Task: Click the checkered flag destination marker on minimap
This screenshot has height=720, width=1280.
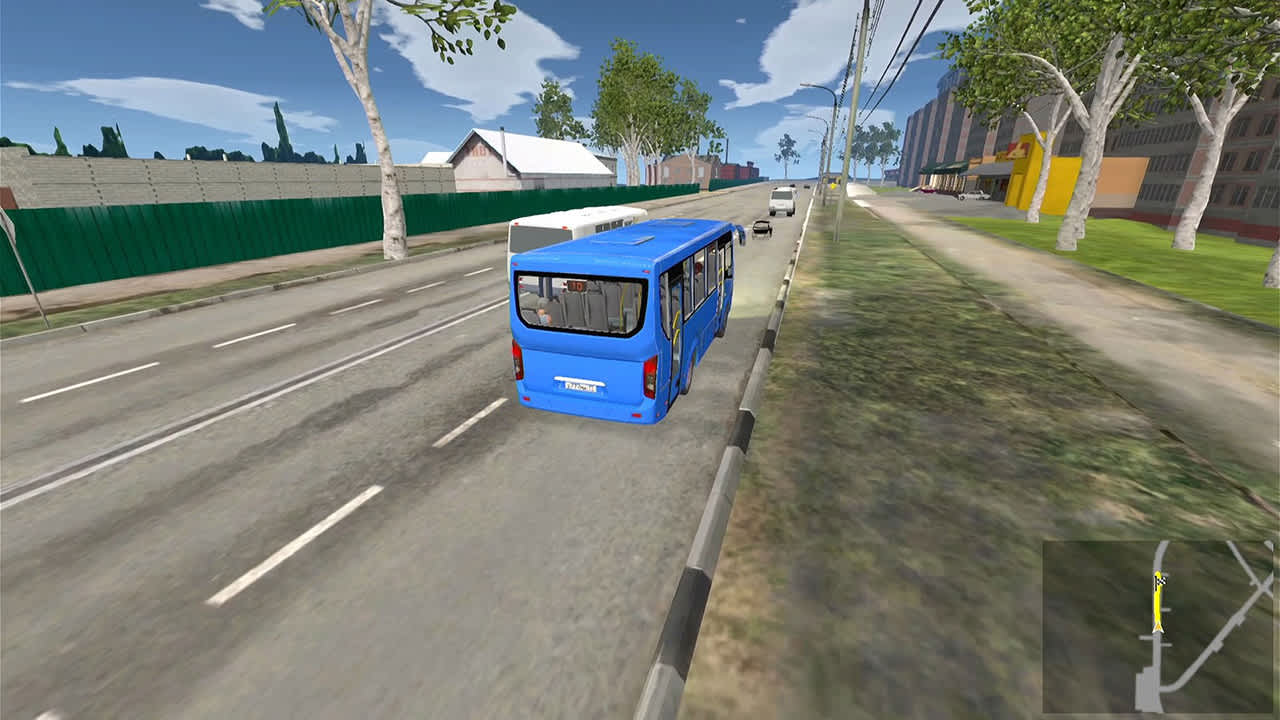Action: click(1160, 580)
